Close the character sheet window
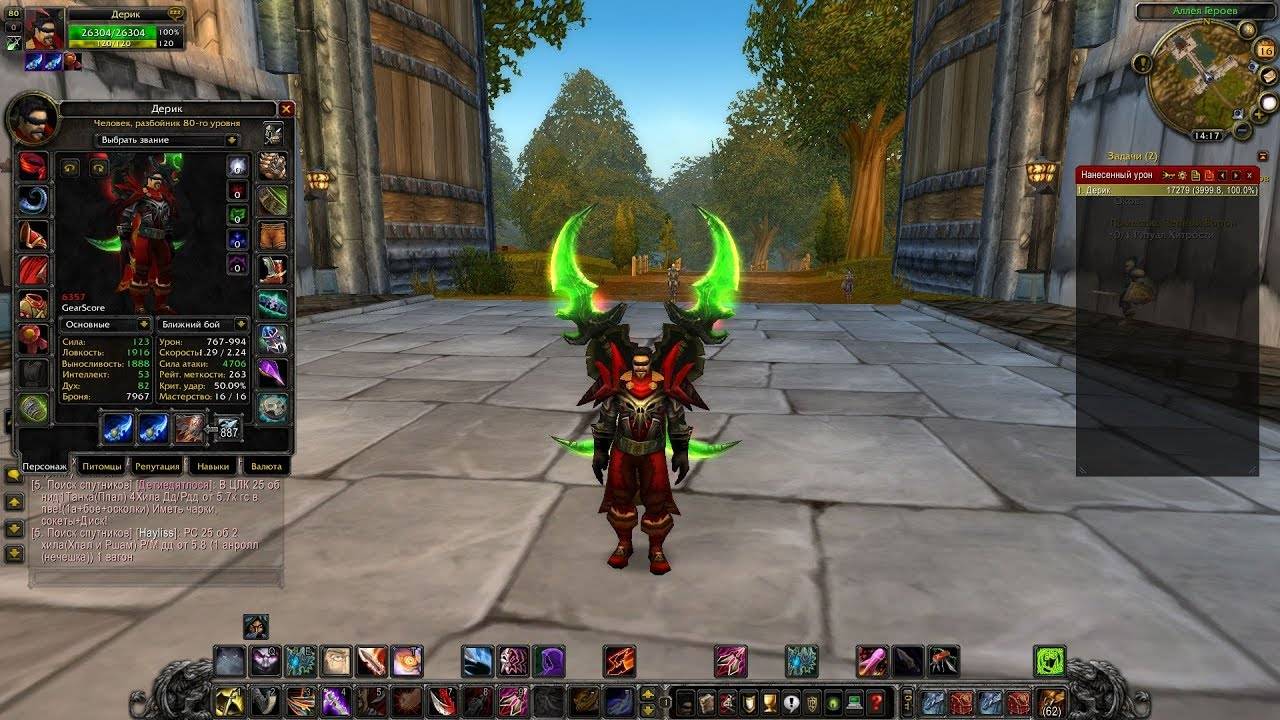This screenshot has height=720, width=1280. point(287,109)
